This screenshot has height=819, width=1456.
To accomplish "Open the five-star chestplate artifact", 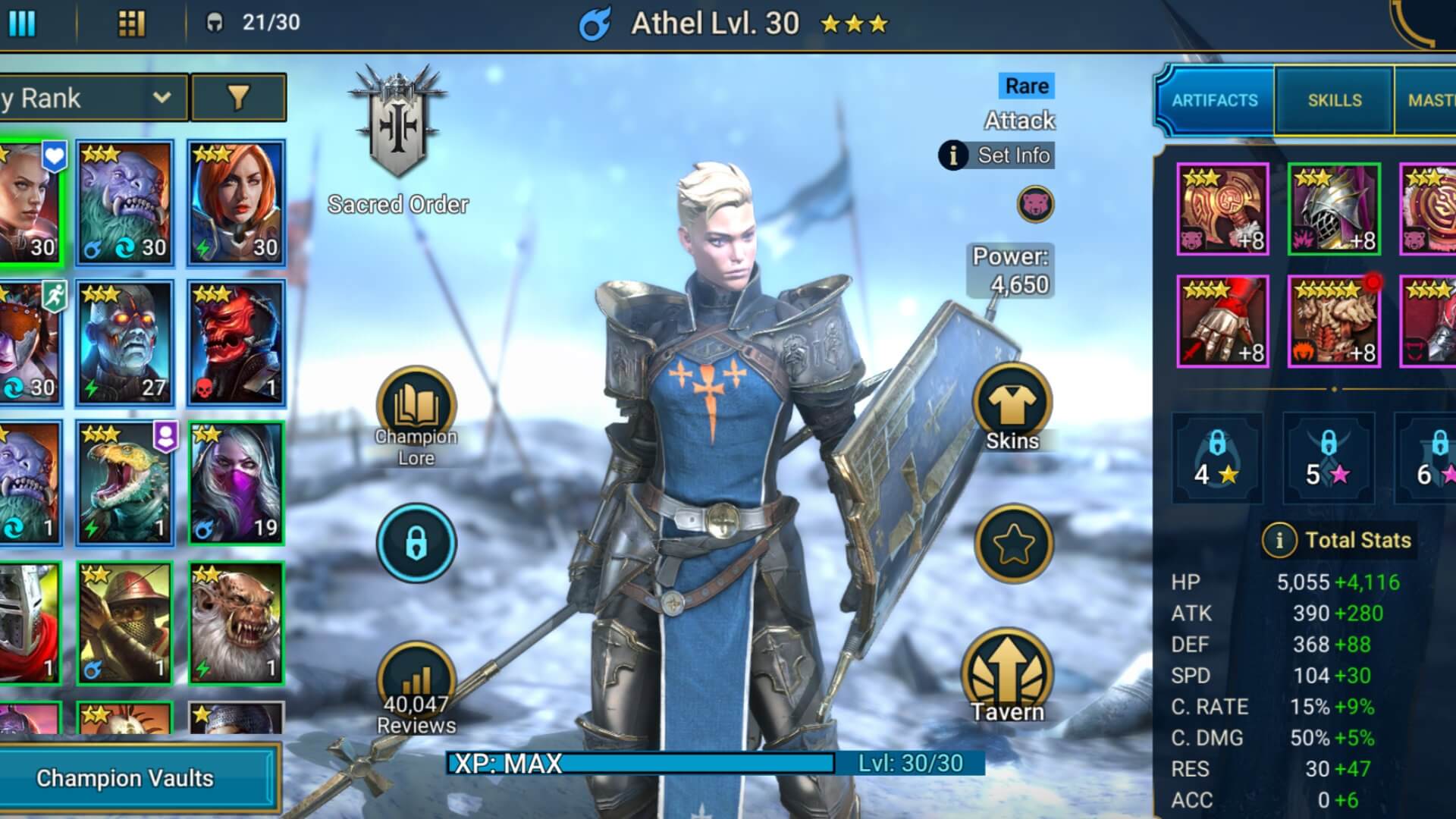I will pyautogui.click(x=1334, y=322).
